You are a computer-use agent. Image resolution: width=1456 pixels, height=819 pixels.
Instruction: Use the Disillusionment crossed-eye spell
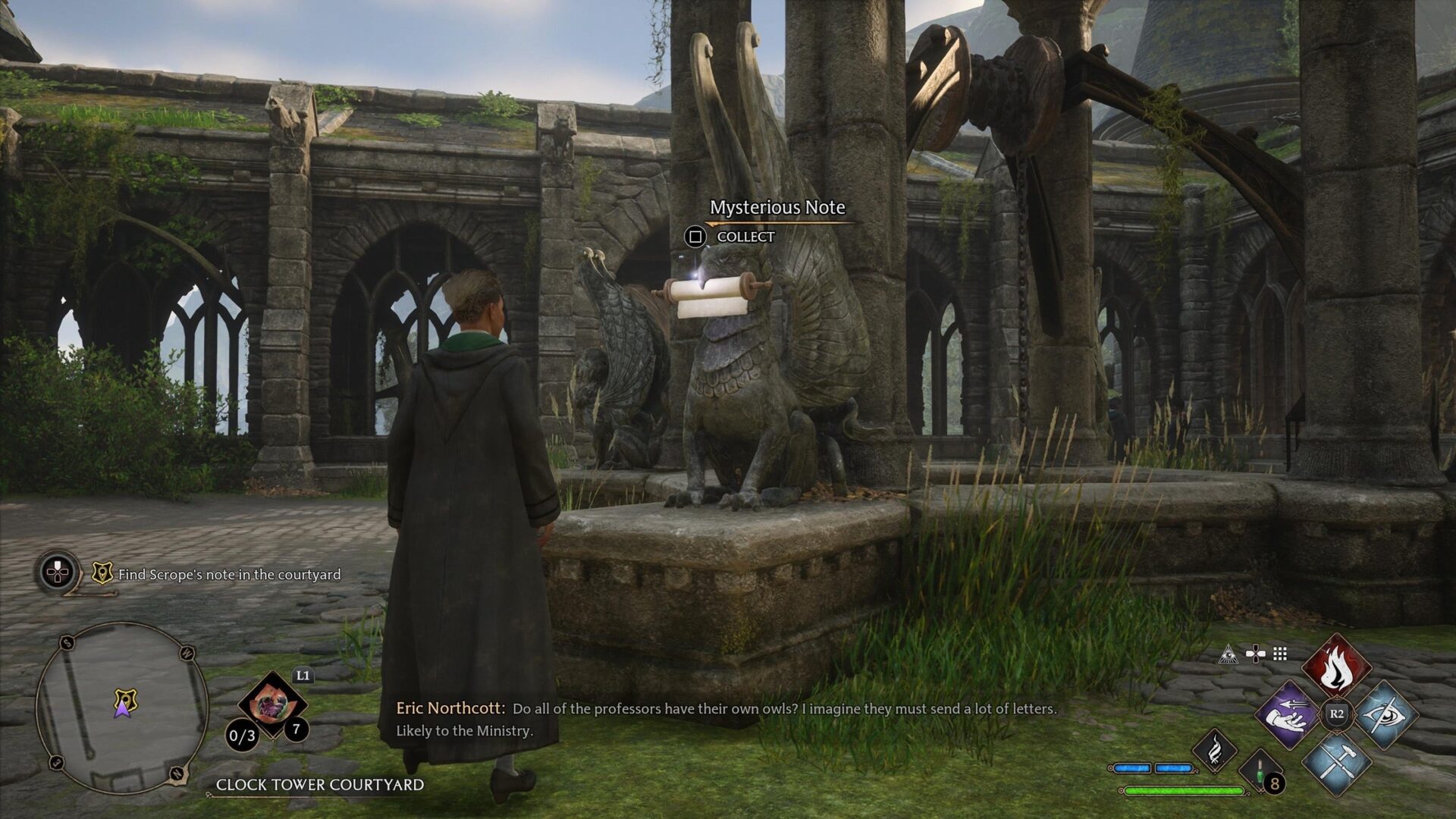point(1385,714)
